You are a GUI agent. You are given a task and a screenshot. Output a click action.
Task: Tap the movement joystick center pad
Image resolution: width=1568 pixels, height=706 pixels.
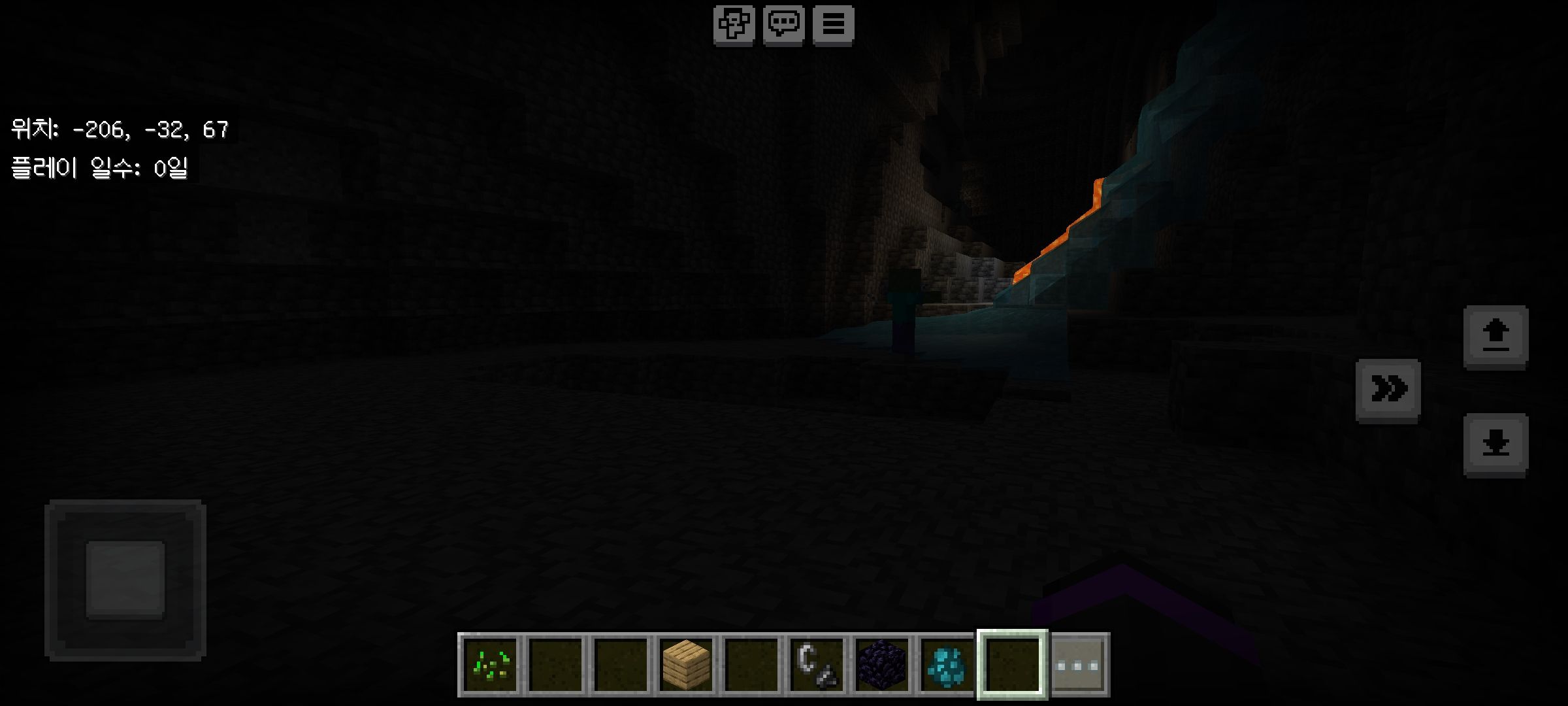(x=125, y=580)
